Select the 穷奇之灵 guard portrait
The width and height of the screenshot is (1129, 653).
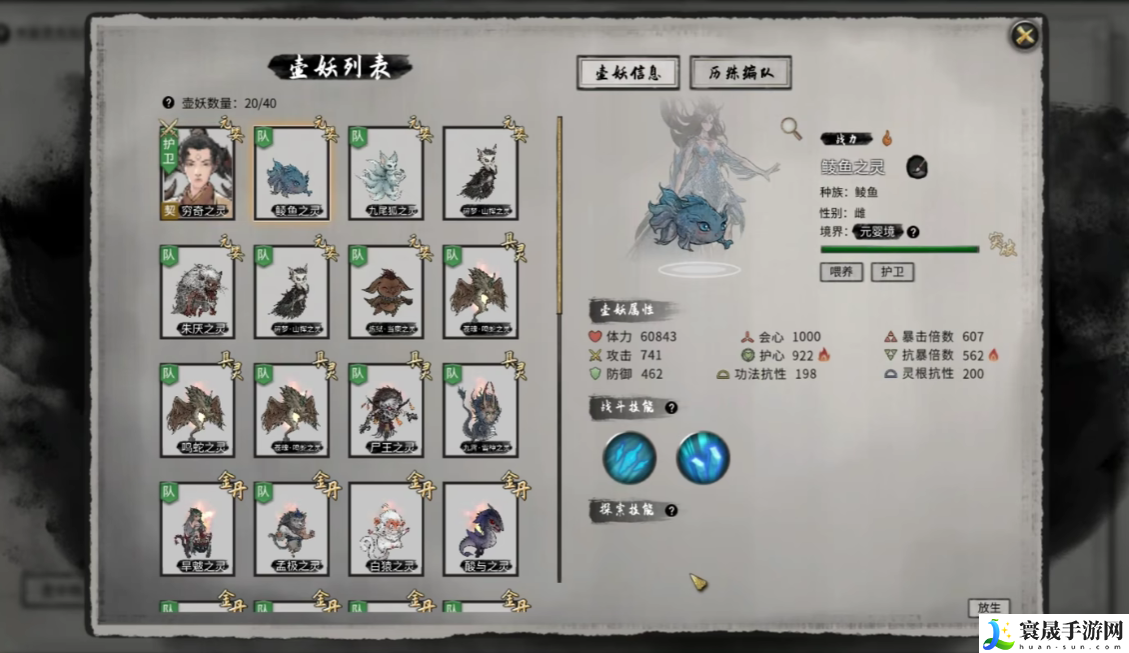point(197,172)
